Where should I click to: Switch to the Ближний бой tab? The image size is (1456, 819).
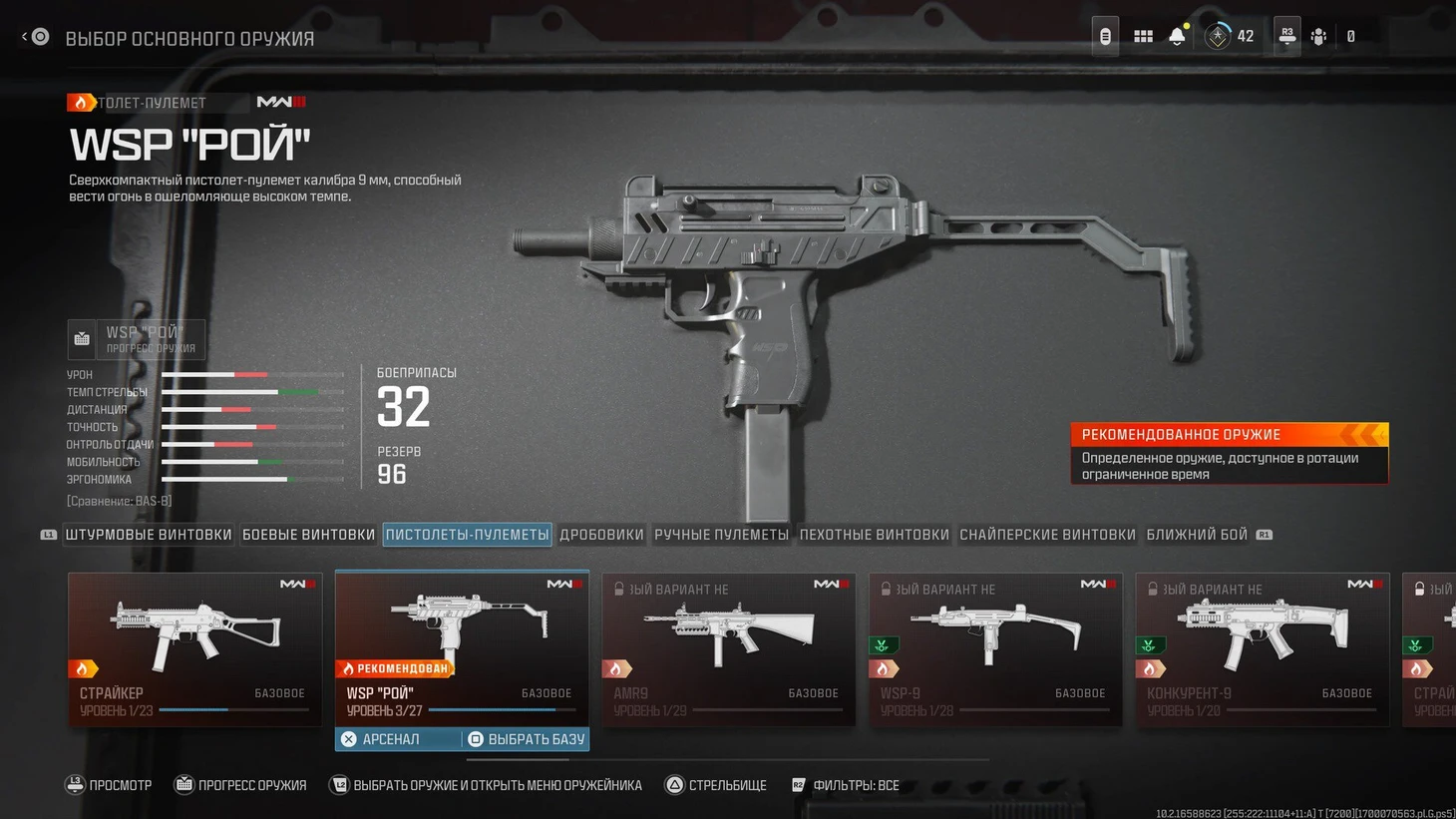1197,535
